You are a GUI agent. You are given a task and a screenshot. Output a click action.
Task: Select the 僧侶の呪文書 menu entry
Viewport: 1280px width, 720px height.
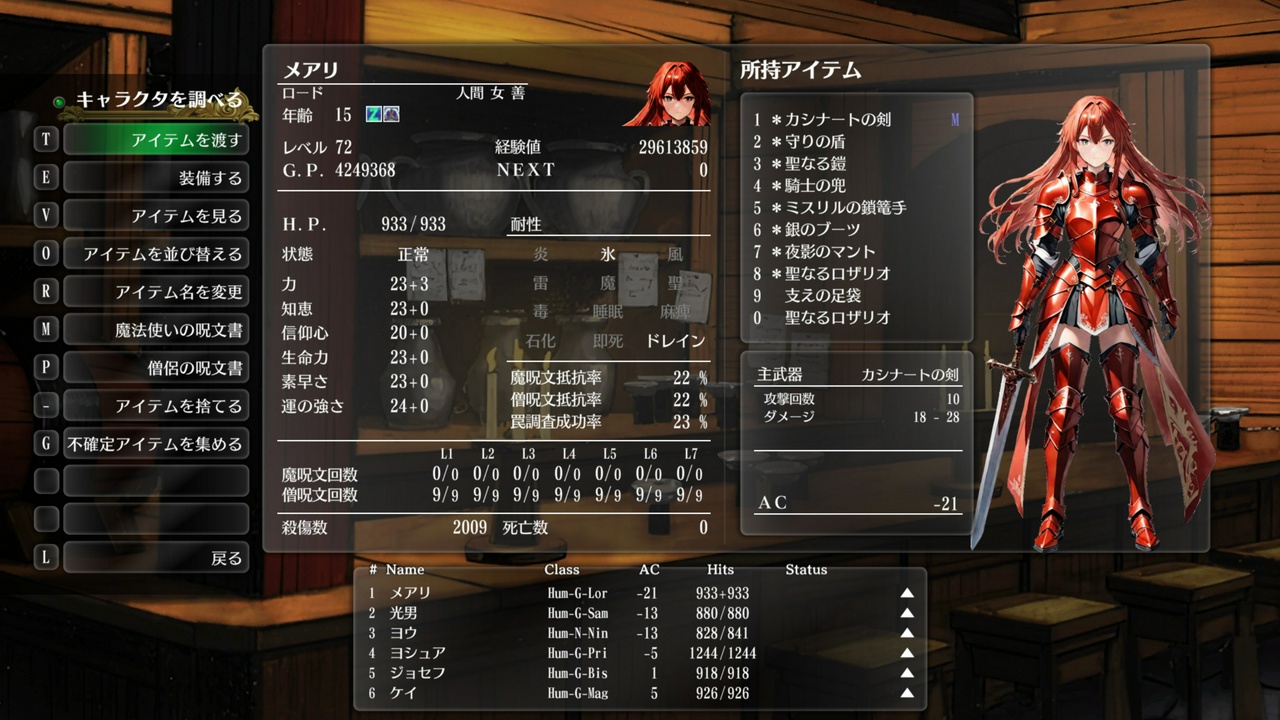(156, 366)
